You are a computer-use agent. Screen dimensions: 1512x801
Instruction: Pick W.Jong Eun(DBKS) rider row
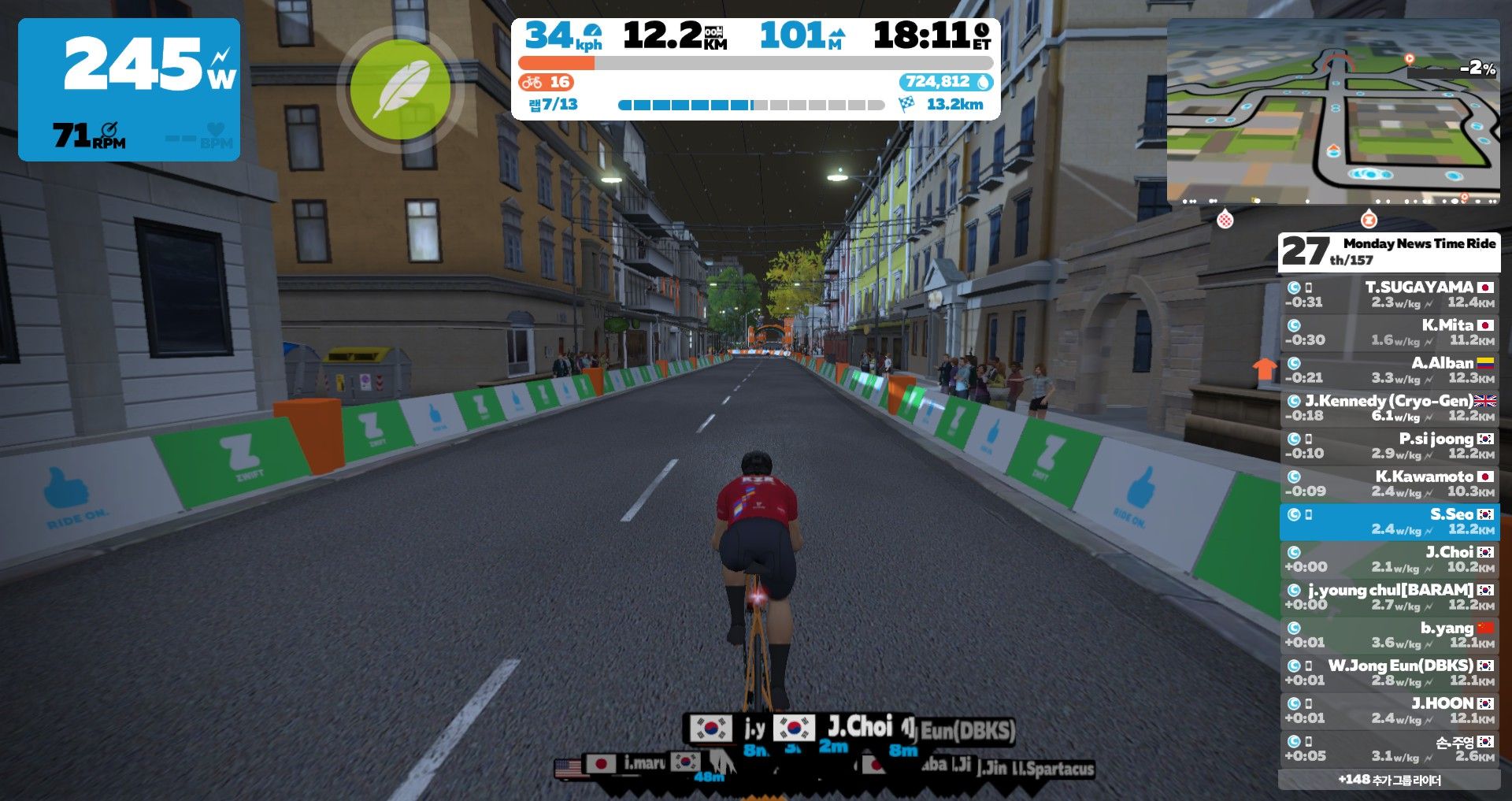tap(1389, 673)
